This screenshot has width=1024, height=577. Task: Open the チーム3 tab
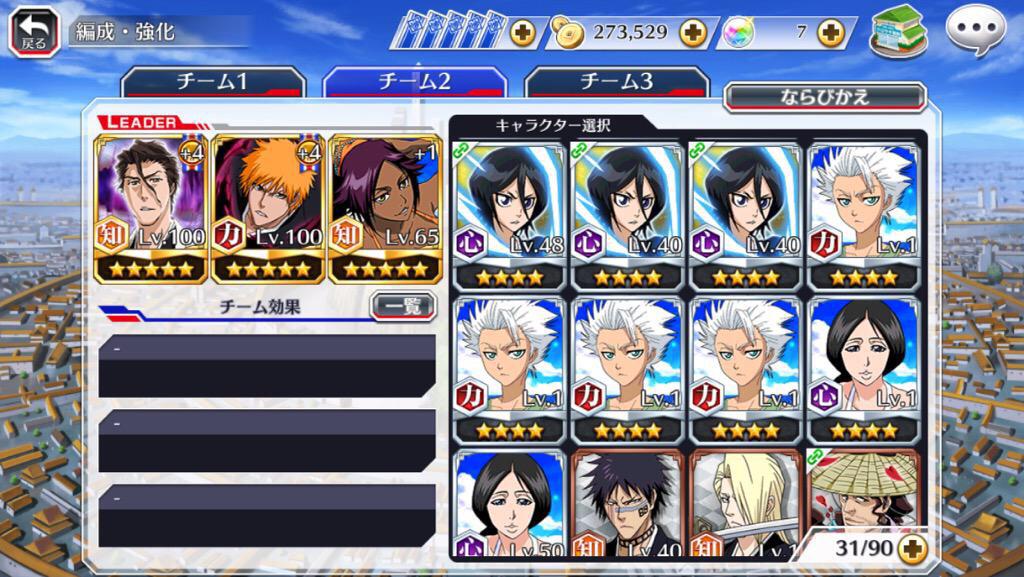click(616, 82)
